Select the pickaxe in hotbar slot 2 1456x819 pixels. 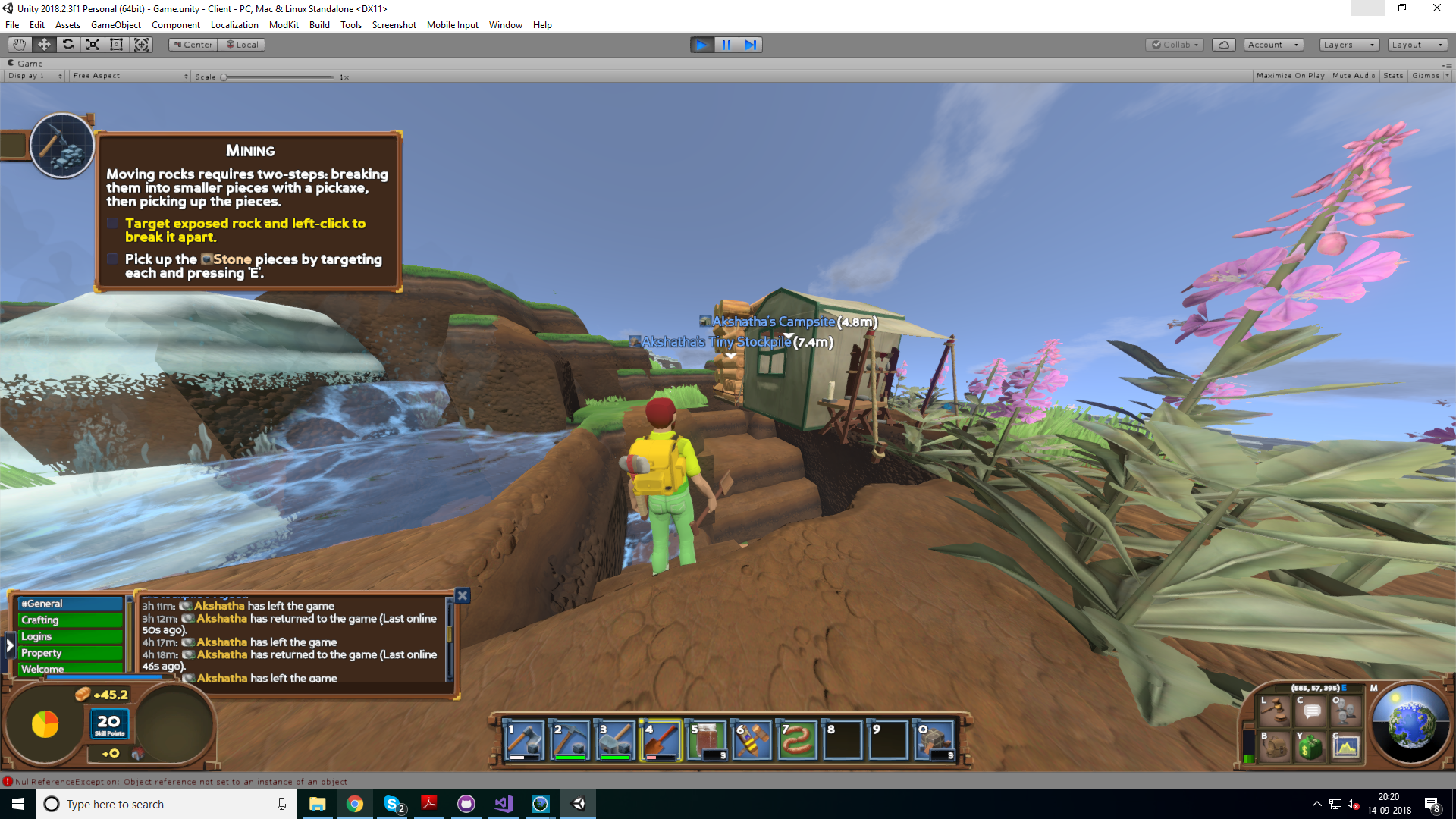569,739
